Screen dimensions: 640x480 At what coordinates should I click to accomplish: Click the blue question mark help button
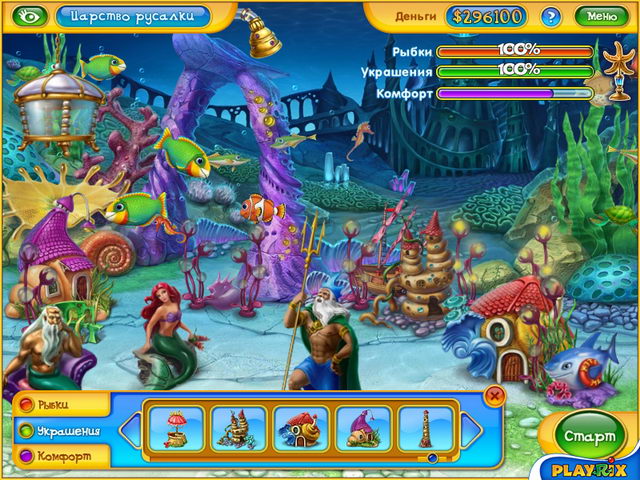click(550, 16)
